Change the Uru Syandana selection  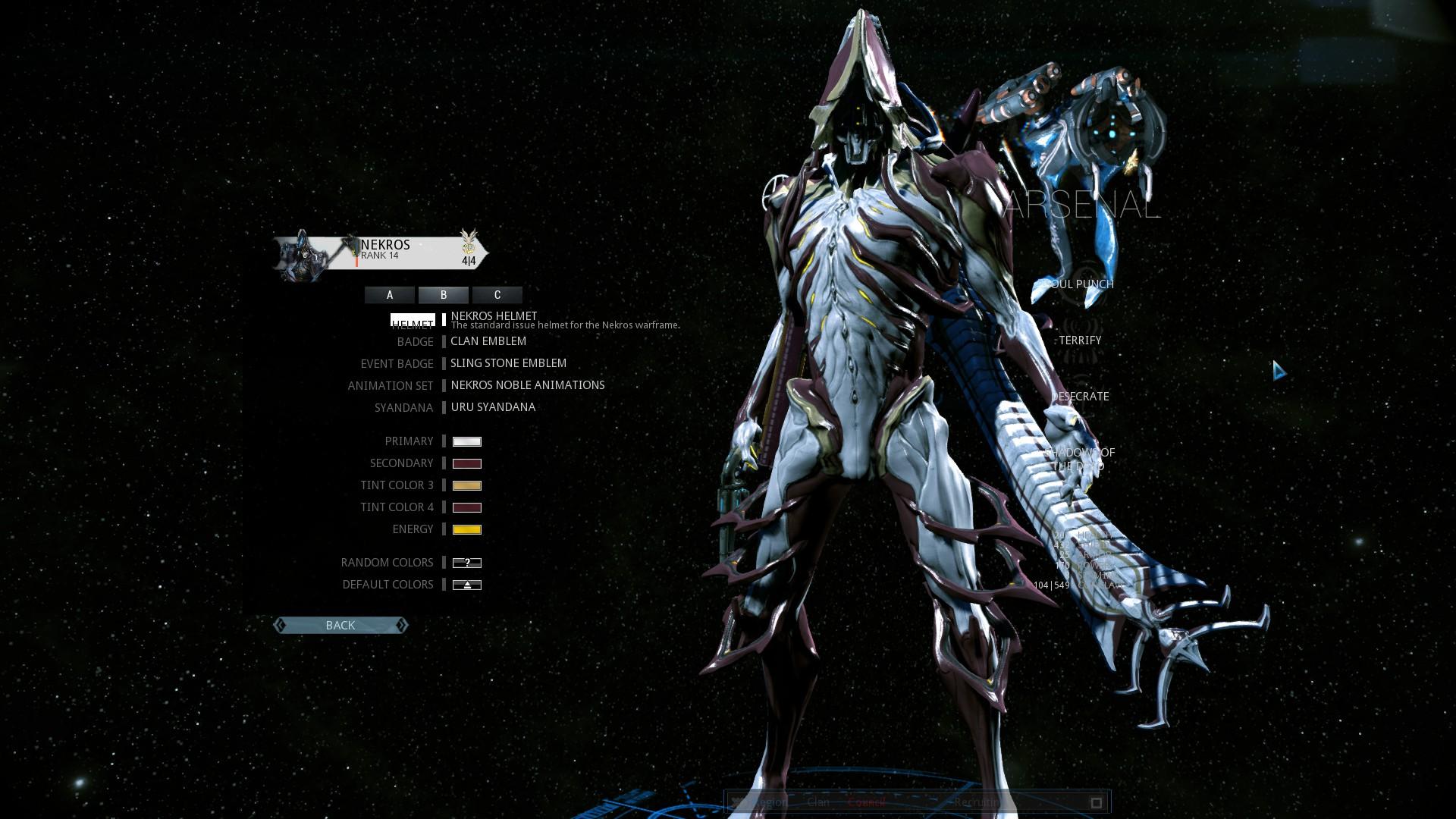(493, 407)
